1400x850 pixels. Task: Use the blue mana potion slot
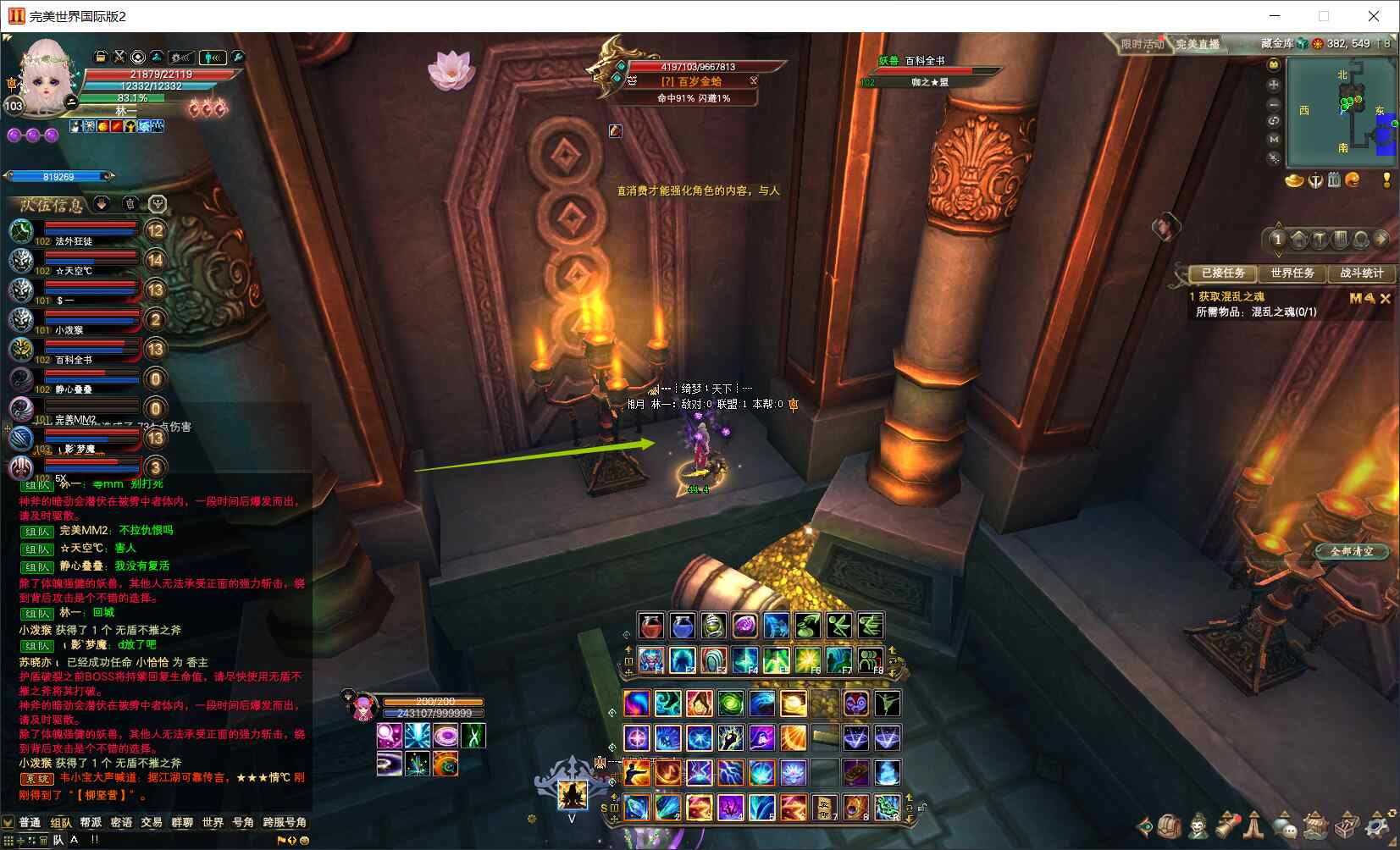(682, 626)
